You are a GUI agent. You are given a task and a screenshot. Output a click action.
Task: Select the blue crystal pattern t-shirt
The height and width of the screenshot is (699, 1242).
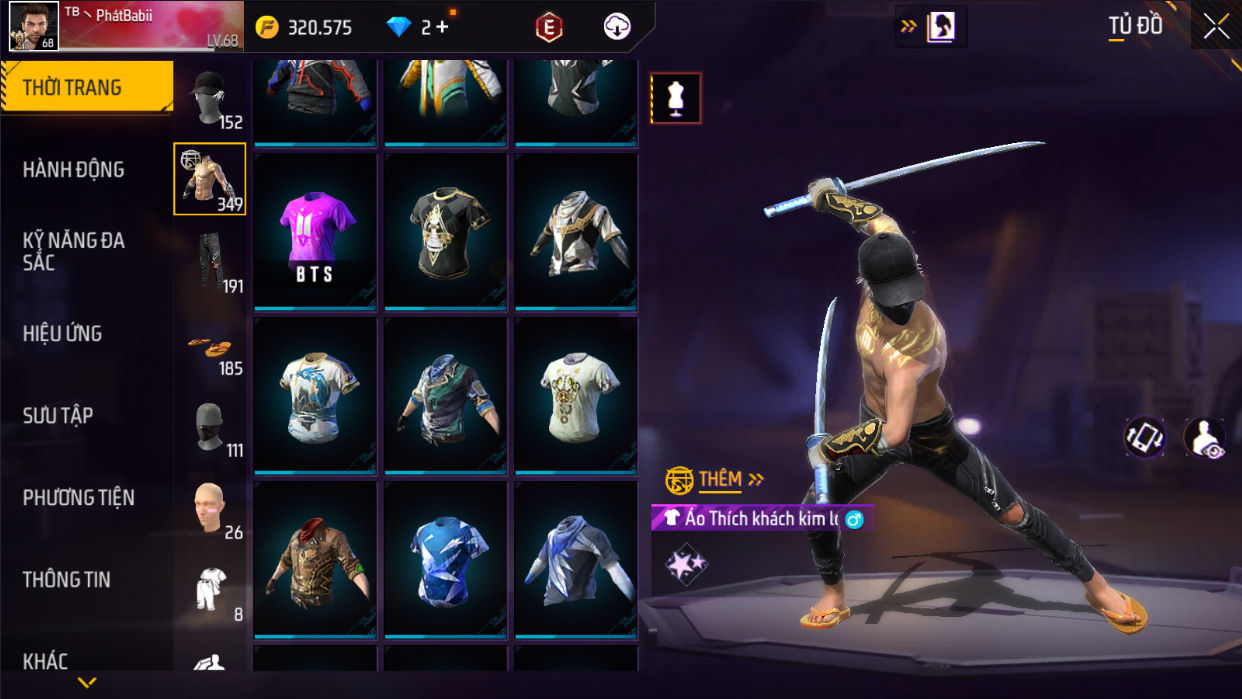446,560
